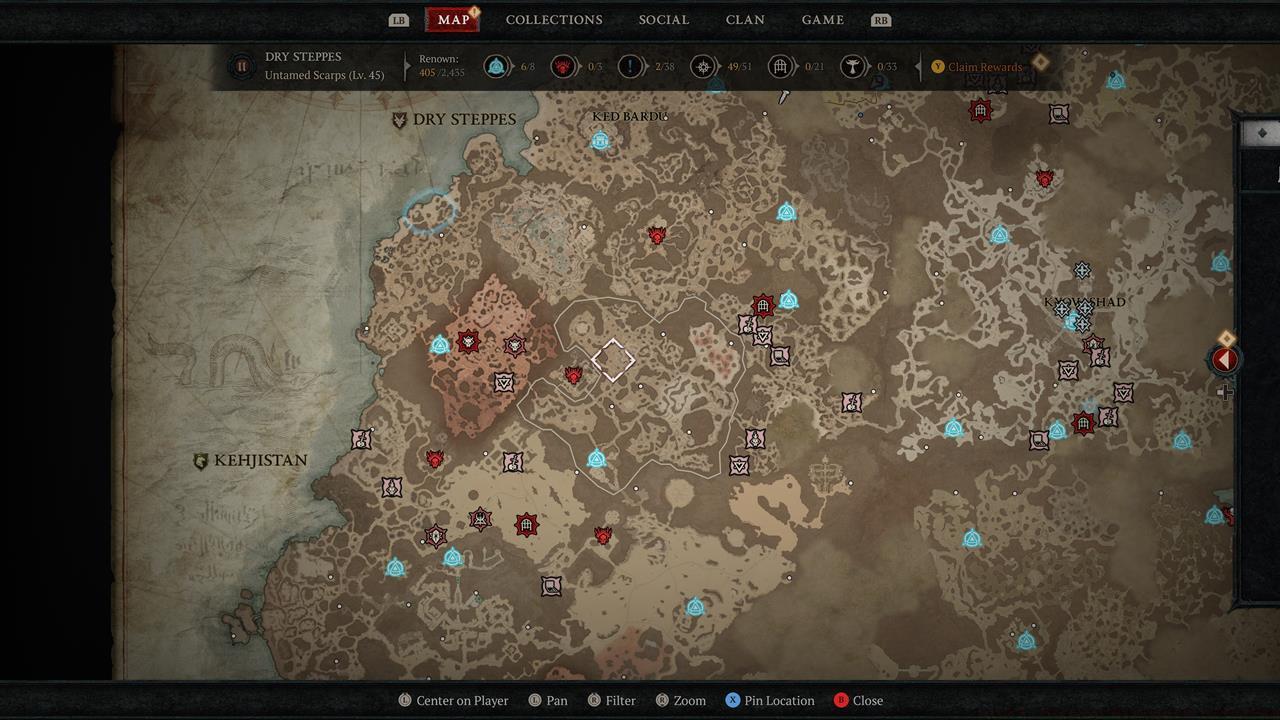Switch to the COLLECTIONS tab
This screenshot has width=1280, height=720.
click(x=554, y=19)
